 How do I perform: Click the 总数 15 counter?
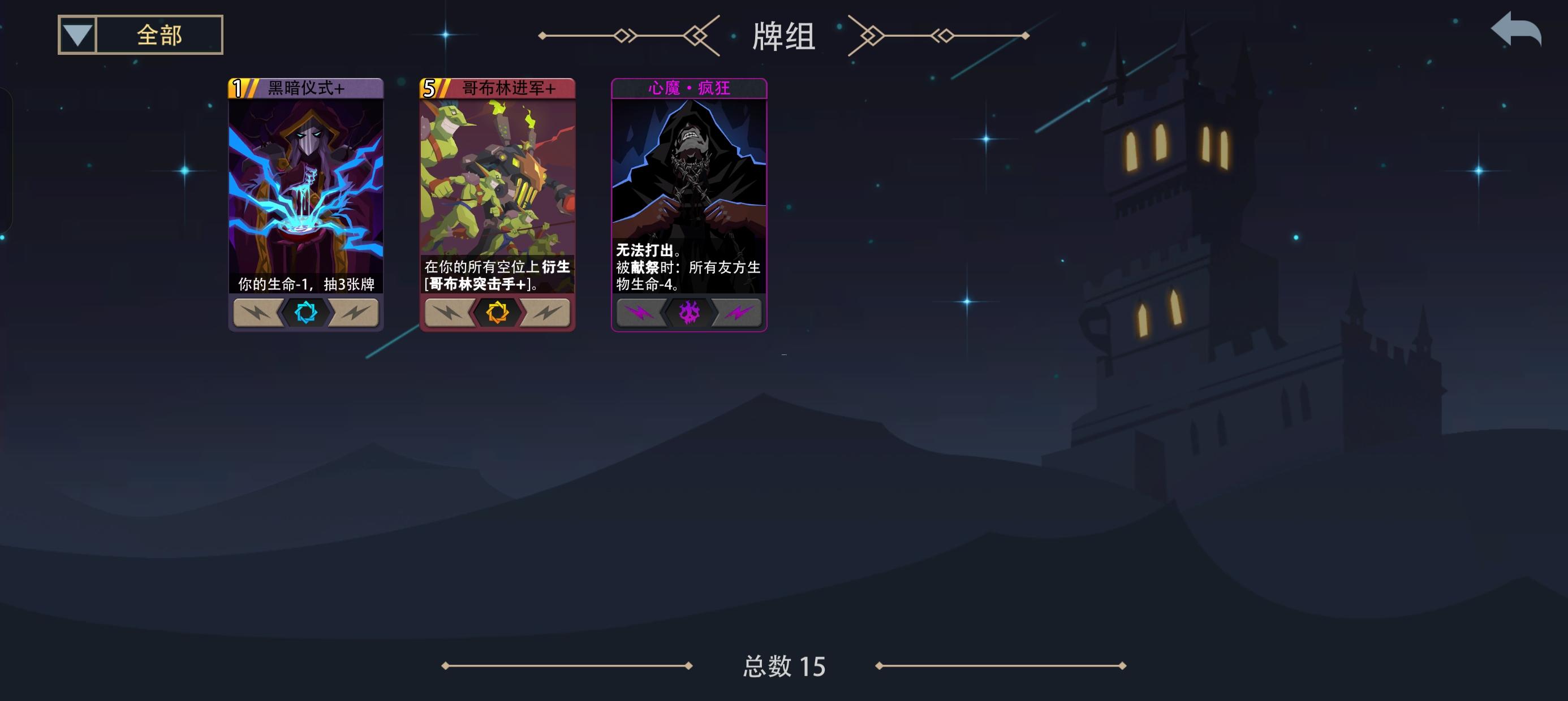[x=784, y=668]
